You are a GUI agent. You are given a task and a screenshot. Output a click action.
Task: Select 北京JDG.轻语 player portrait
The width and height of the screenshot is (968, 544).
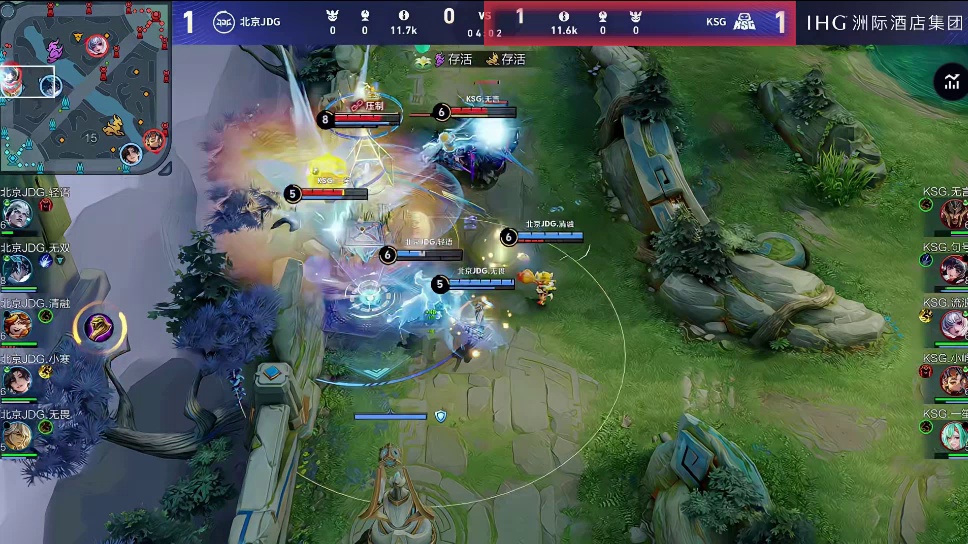(x=17, y=212)
